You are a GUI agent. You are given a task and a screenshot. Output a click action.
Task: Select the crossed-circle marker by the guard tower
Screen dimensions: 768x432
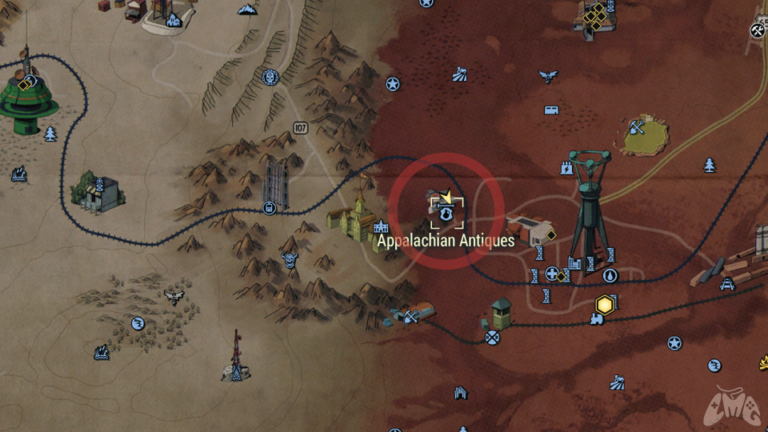pos(492,337)
